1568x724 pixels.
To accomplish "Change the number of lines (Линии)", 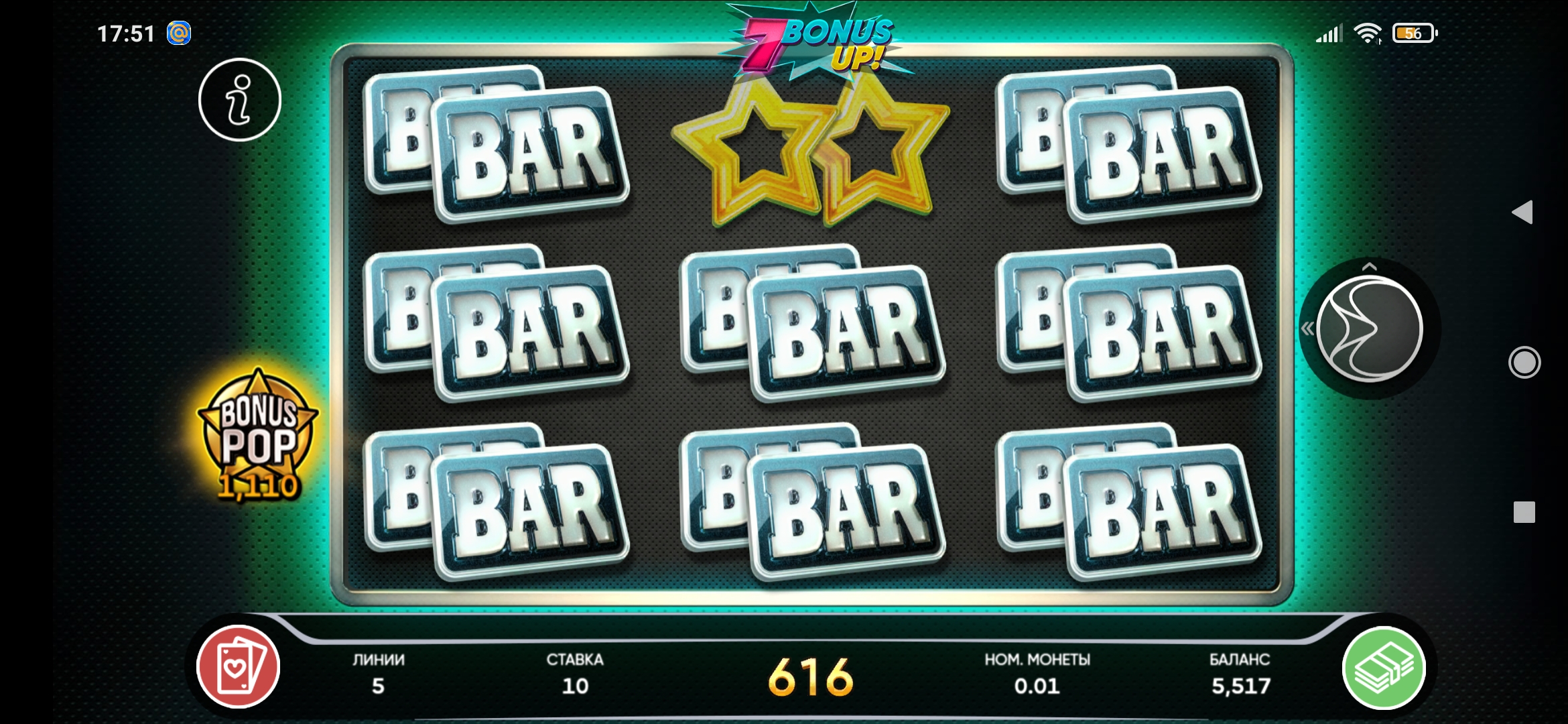I will (379, 674).
